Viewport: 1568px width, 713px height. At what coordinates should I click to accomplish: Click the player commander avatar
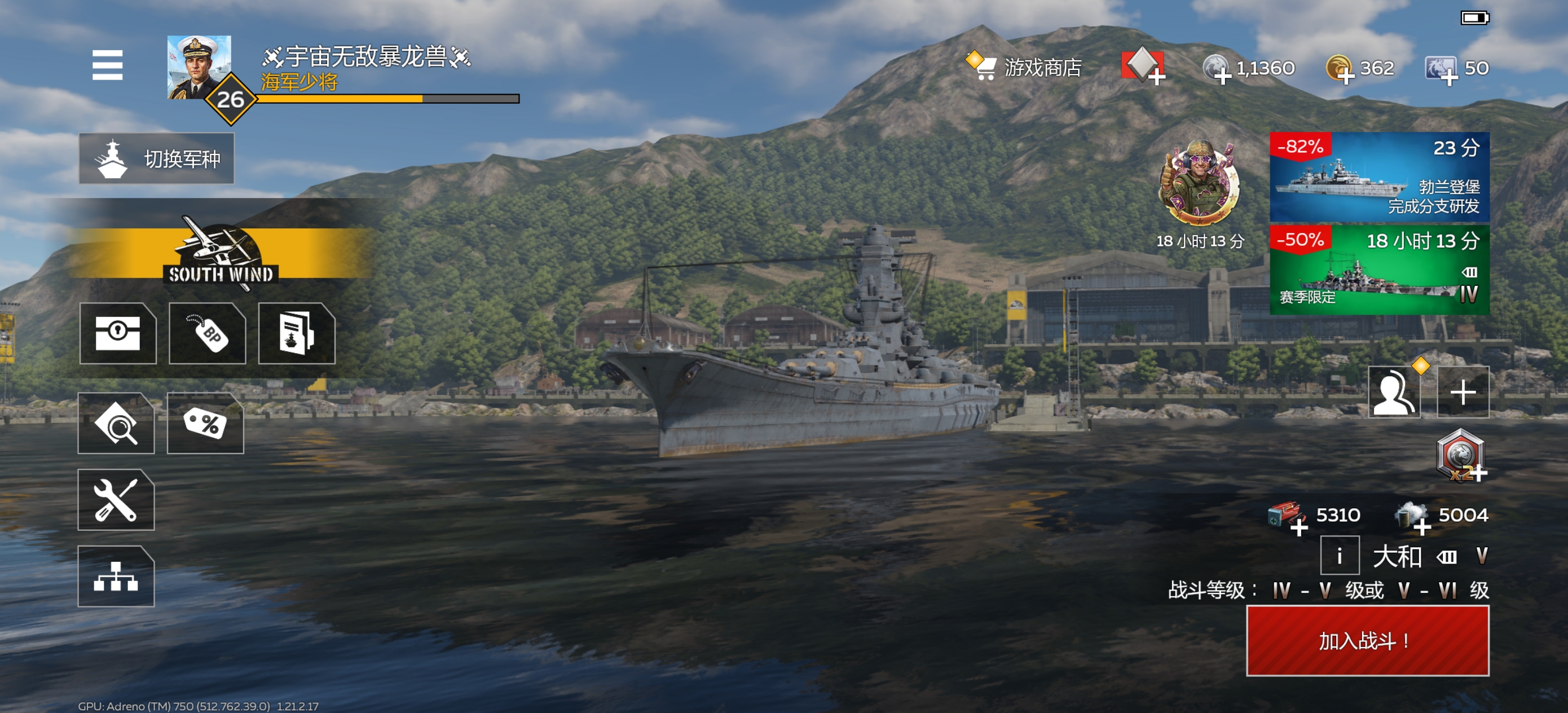pos(199,67)
